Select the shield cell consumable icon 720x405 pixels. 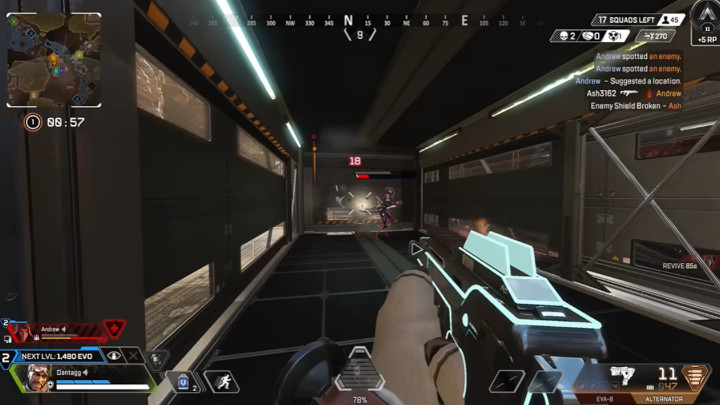(185, 381)
